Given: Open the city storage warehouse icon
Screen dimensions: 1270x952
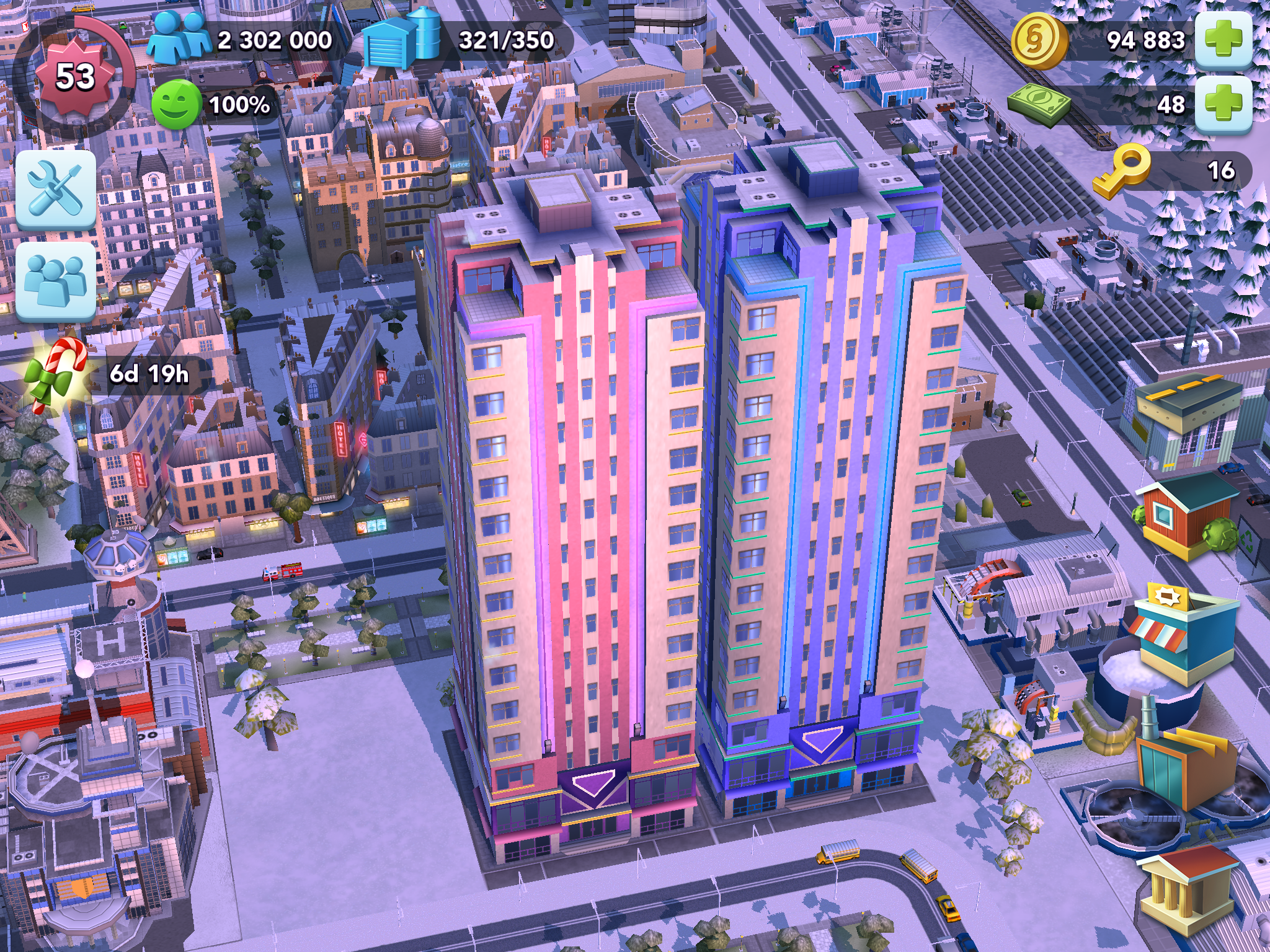Looking at the screenshot, I should click(x=400, y=39).
